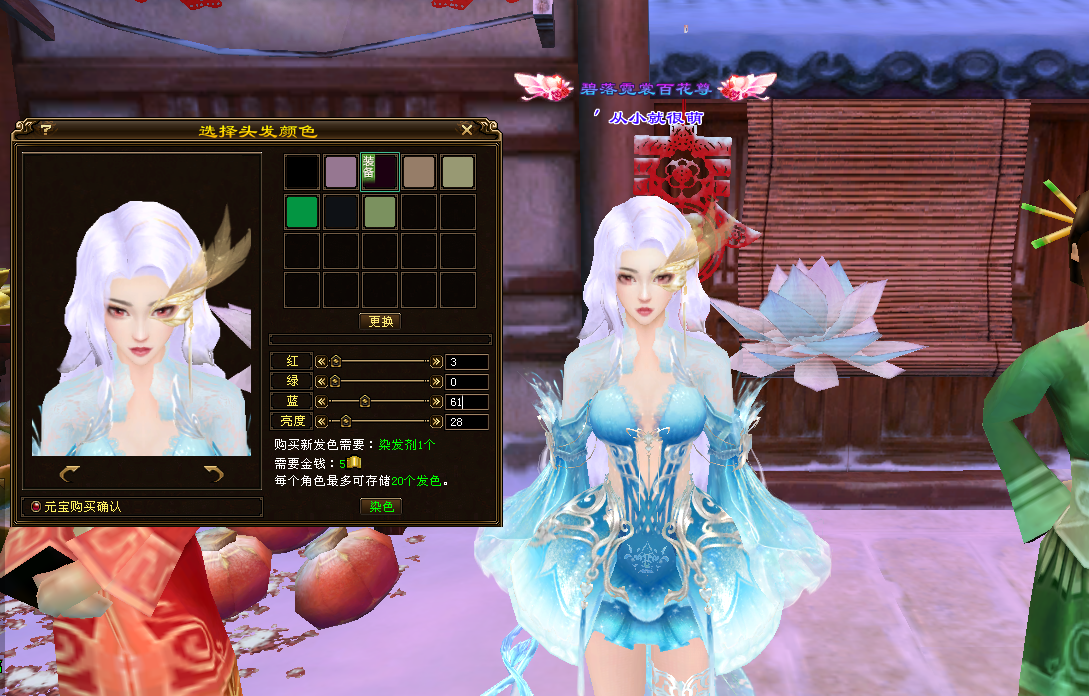Click the blue (蓝) slider handle
1089x696 pixels.
[365, 401]
